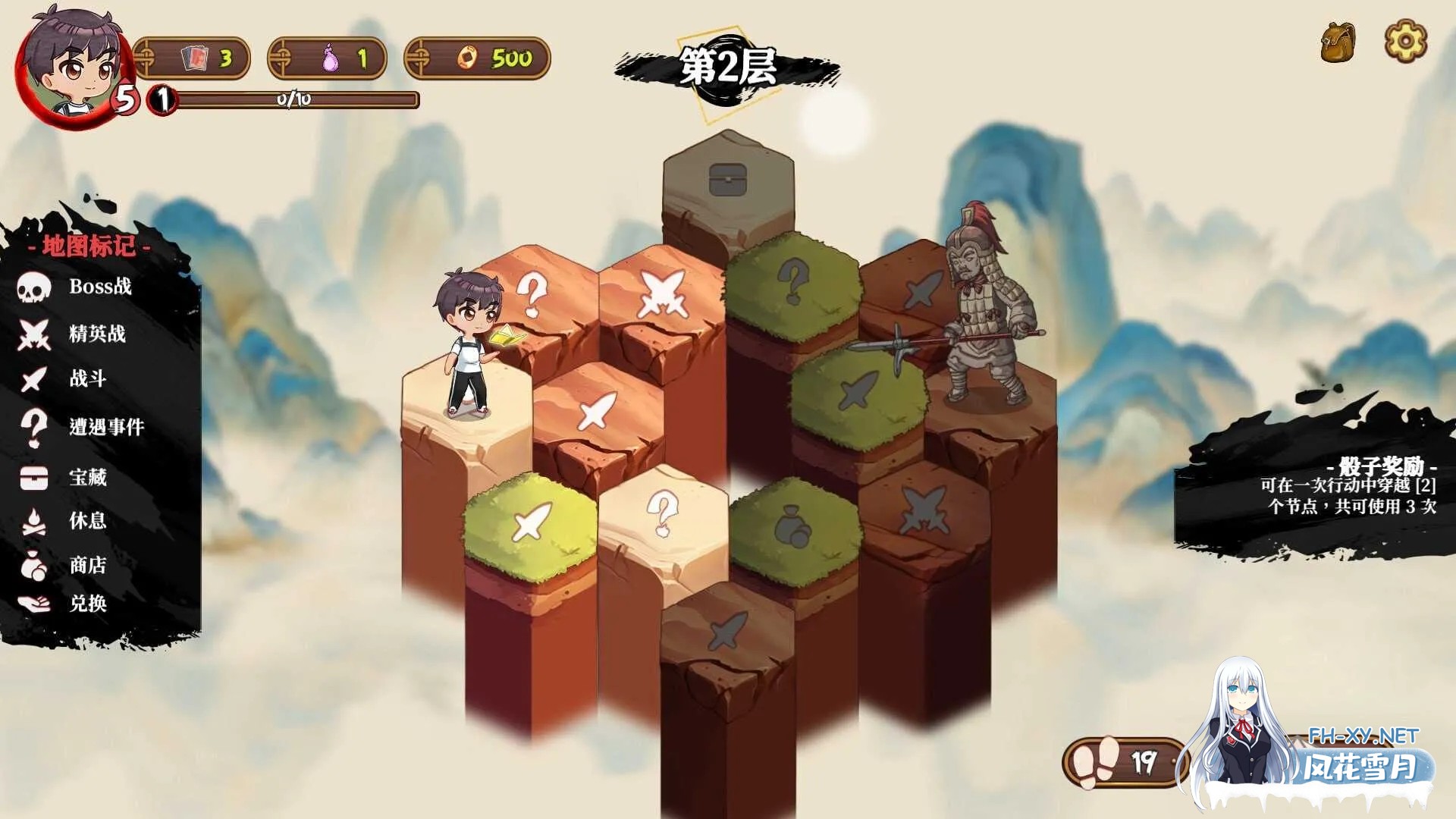Select the treasure chest tile

(727, 180)
